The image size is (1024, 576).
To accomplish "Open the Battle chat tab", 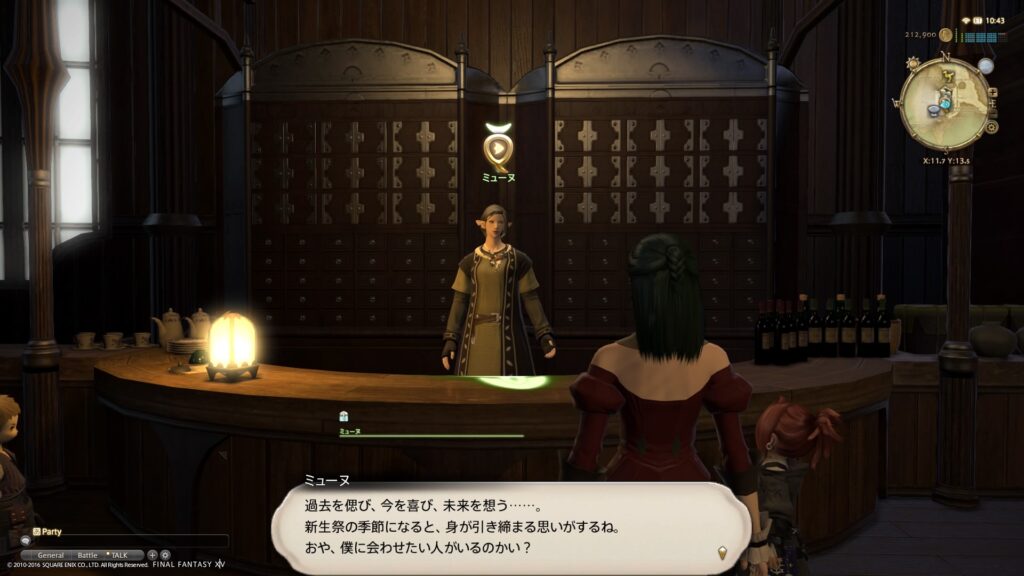I will 88,554.
